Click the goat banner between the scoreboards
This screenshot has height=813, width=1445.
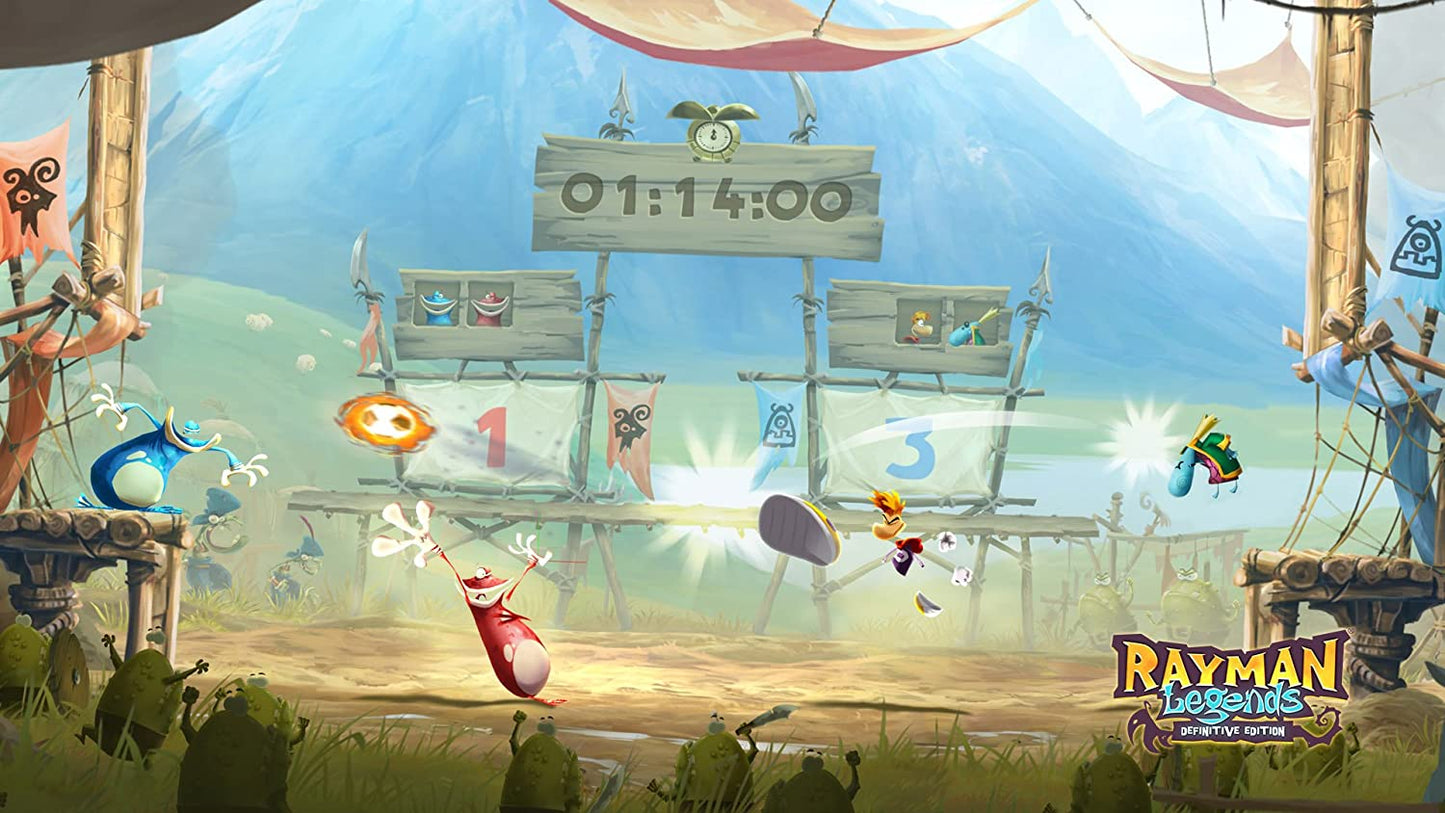click(632, 425)
